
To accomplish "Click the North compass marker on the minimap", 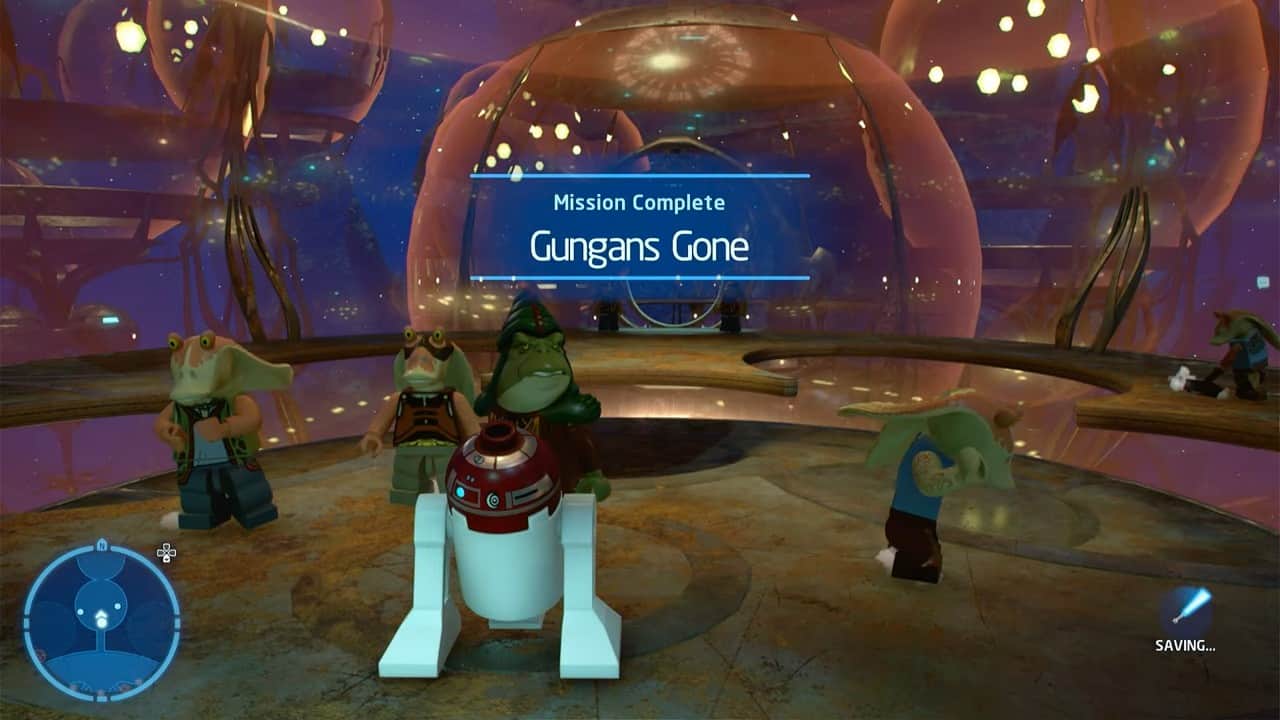I will (100, 545).
